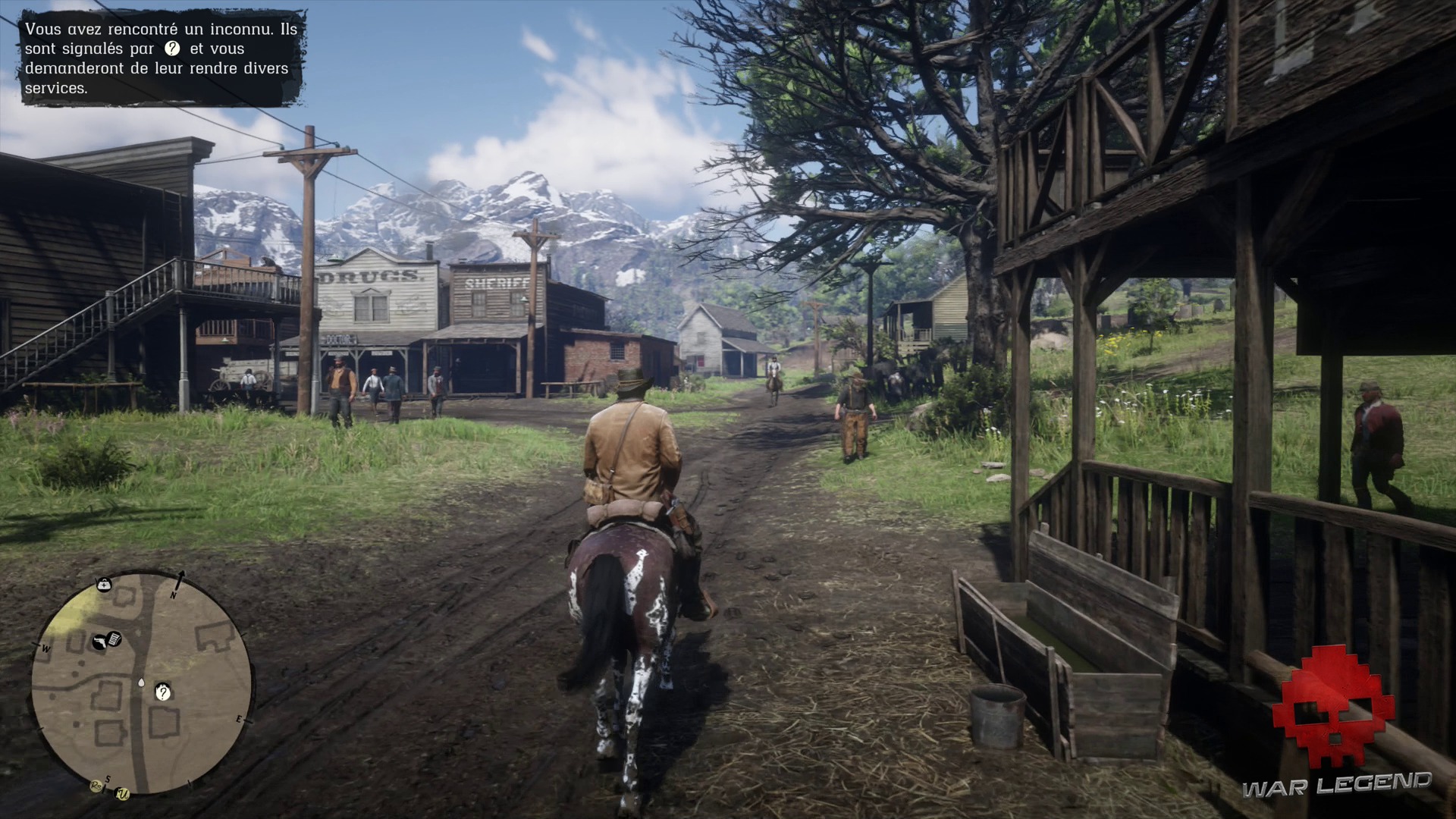Screen dimensions: 1456x819
Task: Select the doctor's medical bag icon on the minimap
Action: pyautogui.click(x=105, y=584)
